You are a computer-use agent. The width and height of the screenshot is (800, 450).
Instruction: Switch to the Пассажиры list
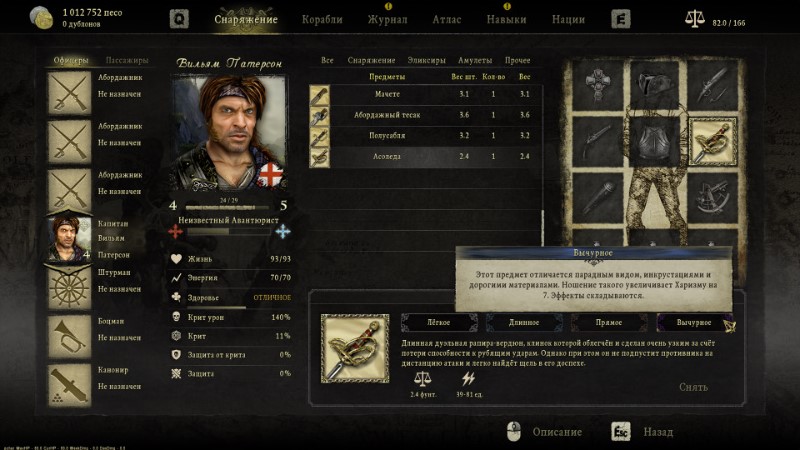(x=127, y=60)
